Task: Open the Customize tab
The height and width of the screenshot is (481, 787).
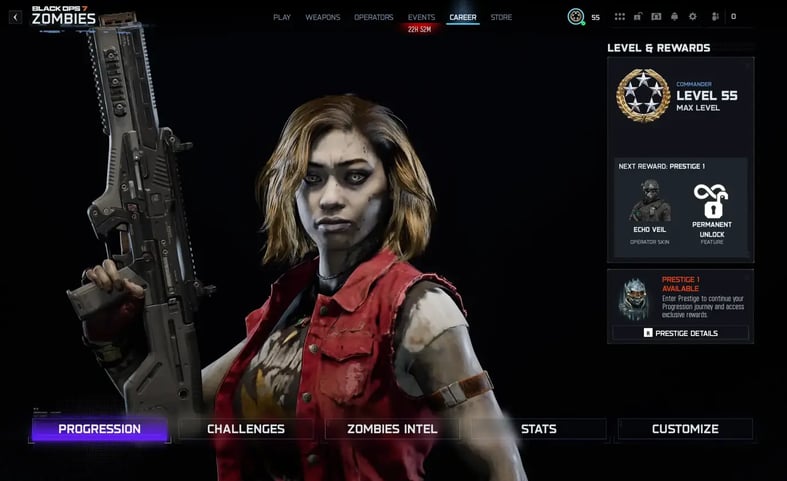Action: pos(685,429)
